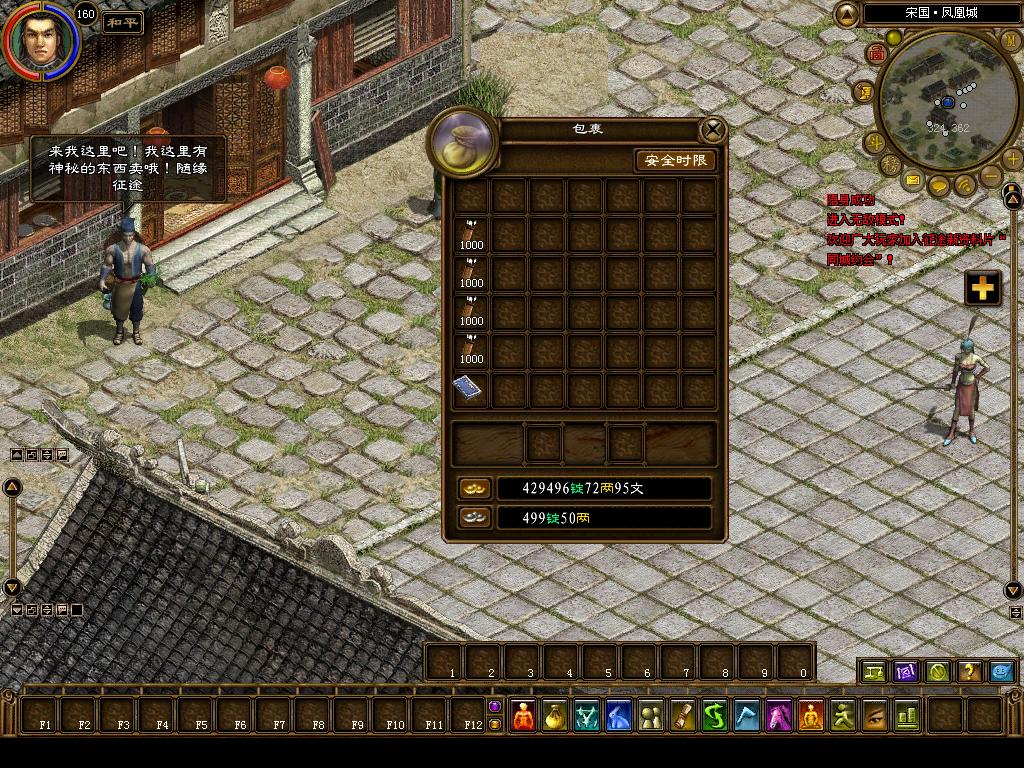
Task: Zoom out the minimap with minus button
Action: pos(990,177)
